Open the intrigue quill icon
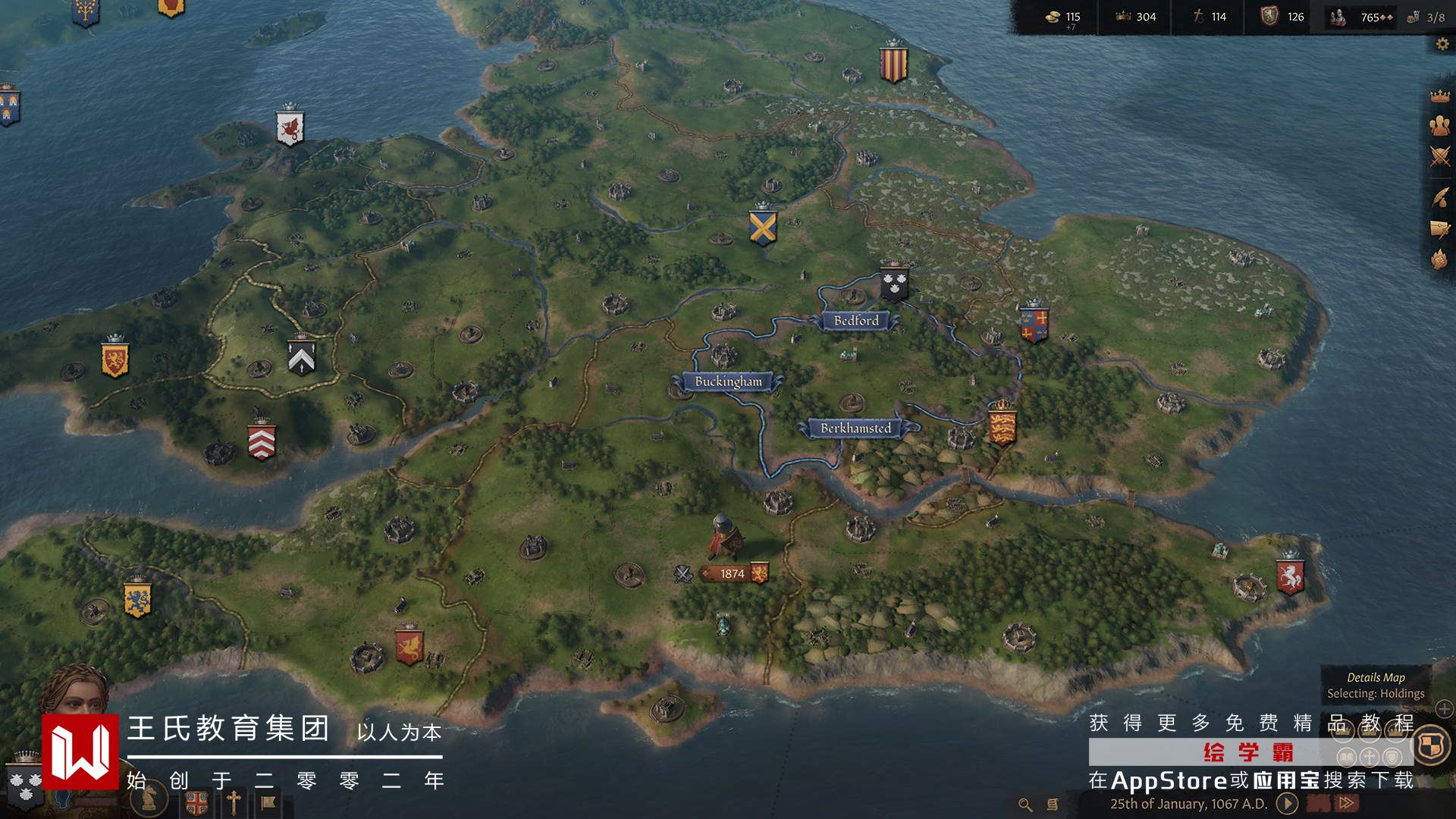 tap(1439, 196)
